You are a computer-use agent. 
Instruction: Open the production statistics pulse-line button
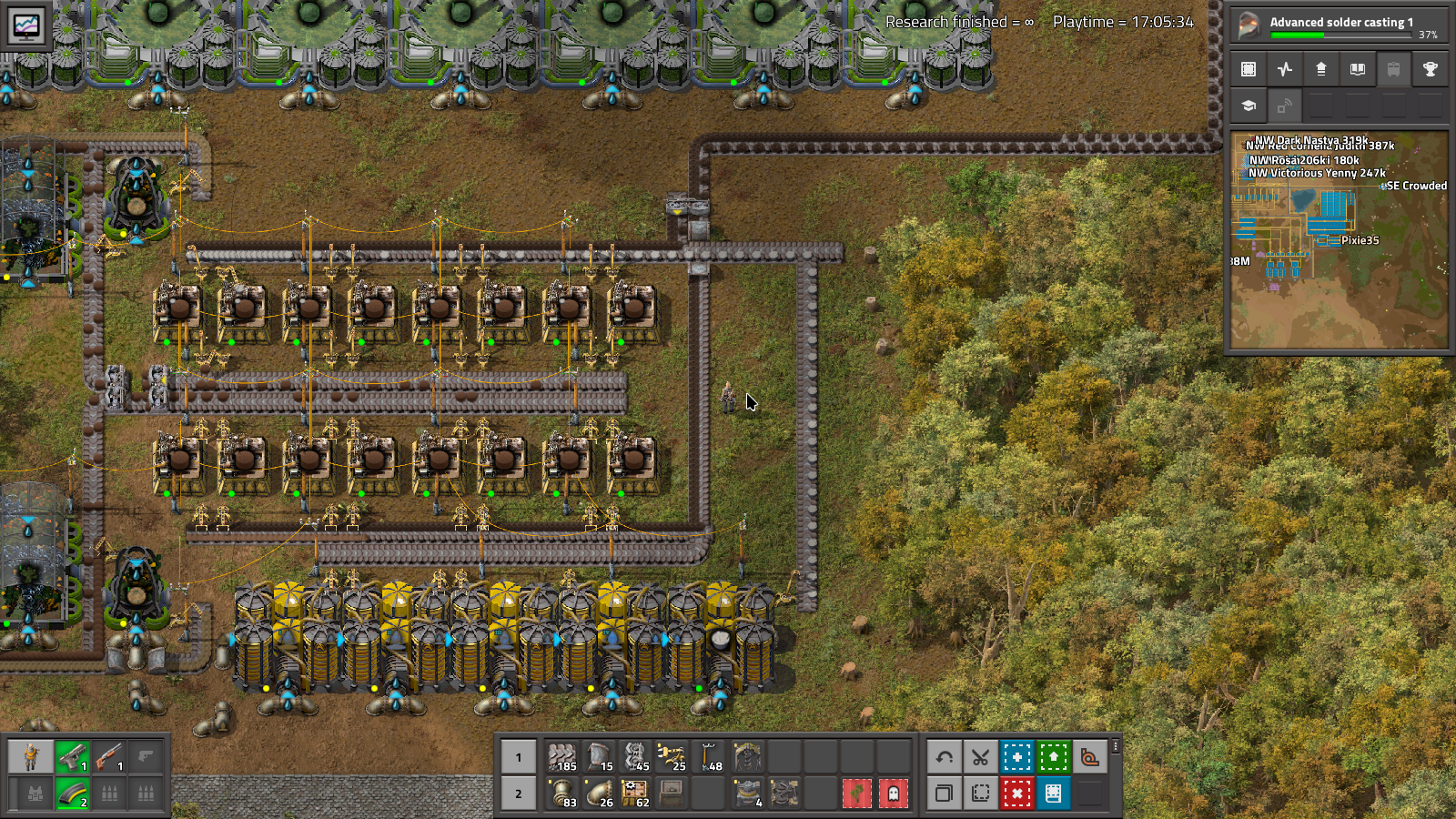point(1285,69)
